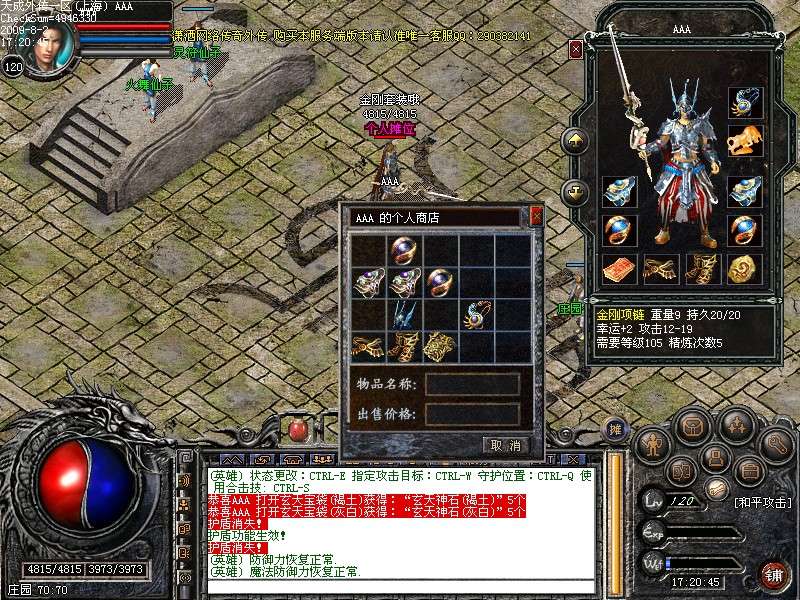This screenshot has width=800, height=600.
Task: Select the 物品名称 item name field
Action: (472, 384)
